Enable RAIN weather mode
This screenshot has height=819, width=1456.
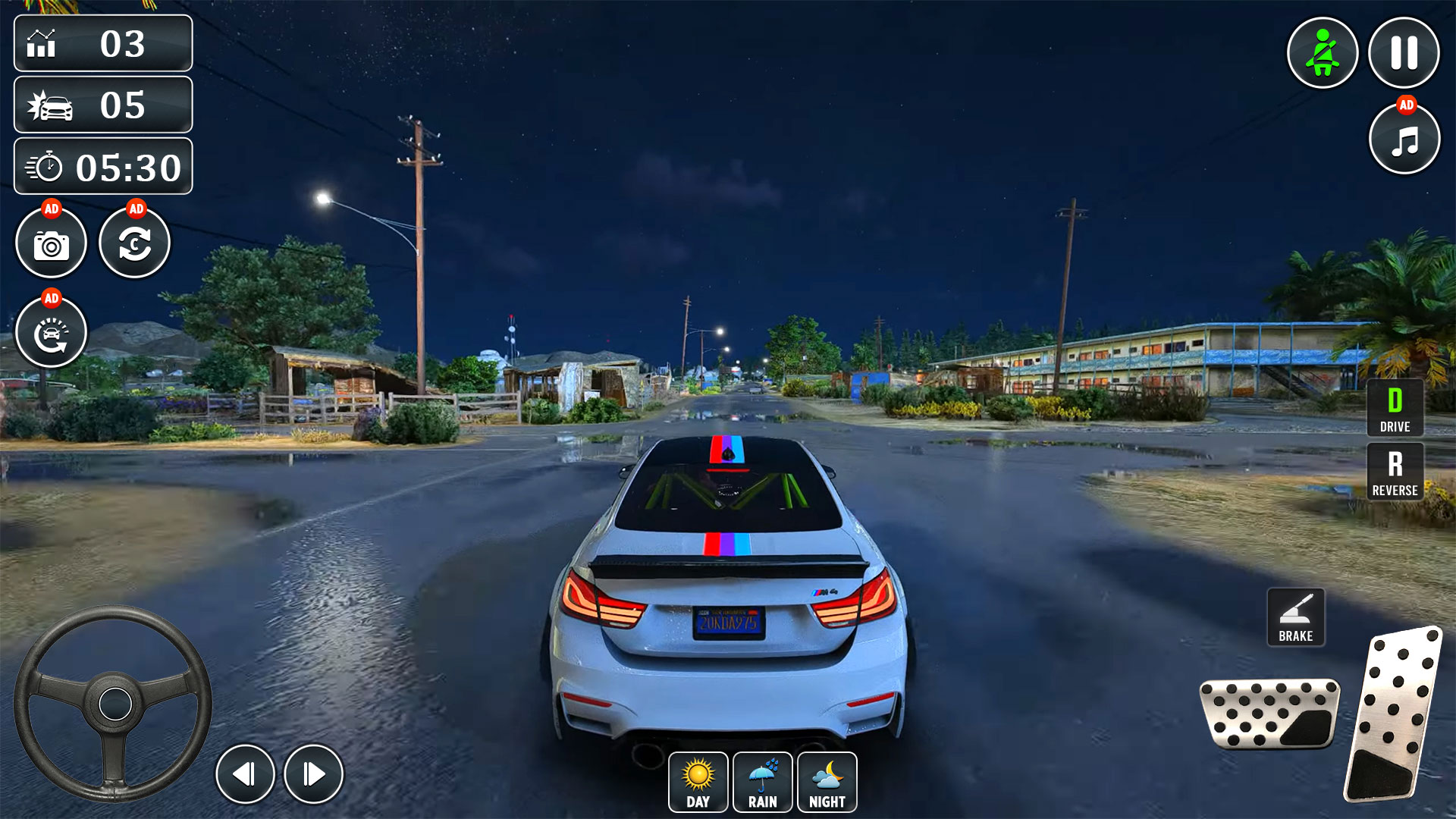point(763,783)
